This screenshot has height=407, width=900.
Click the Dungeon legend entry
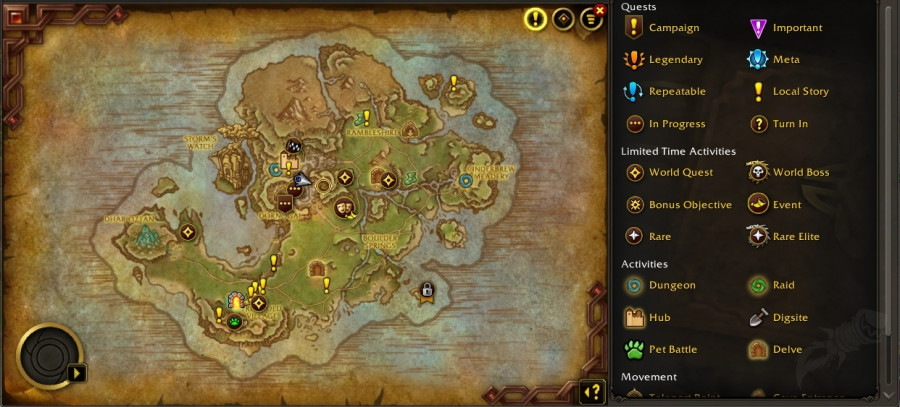coord(671,285)
